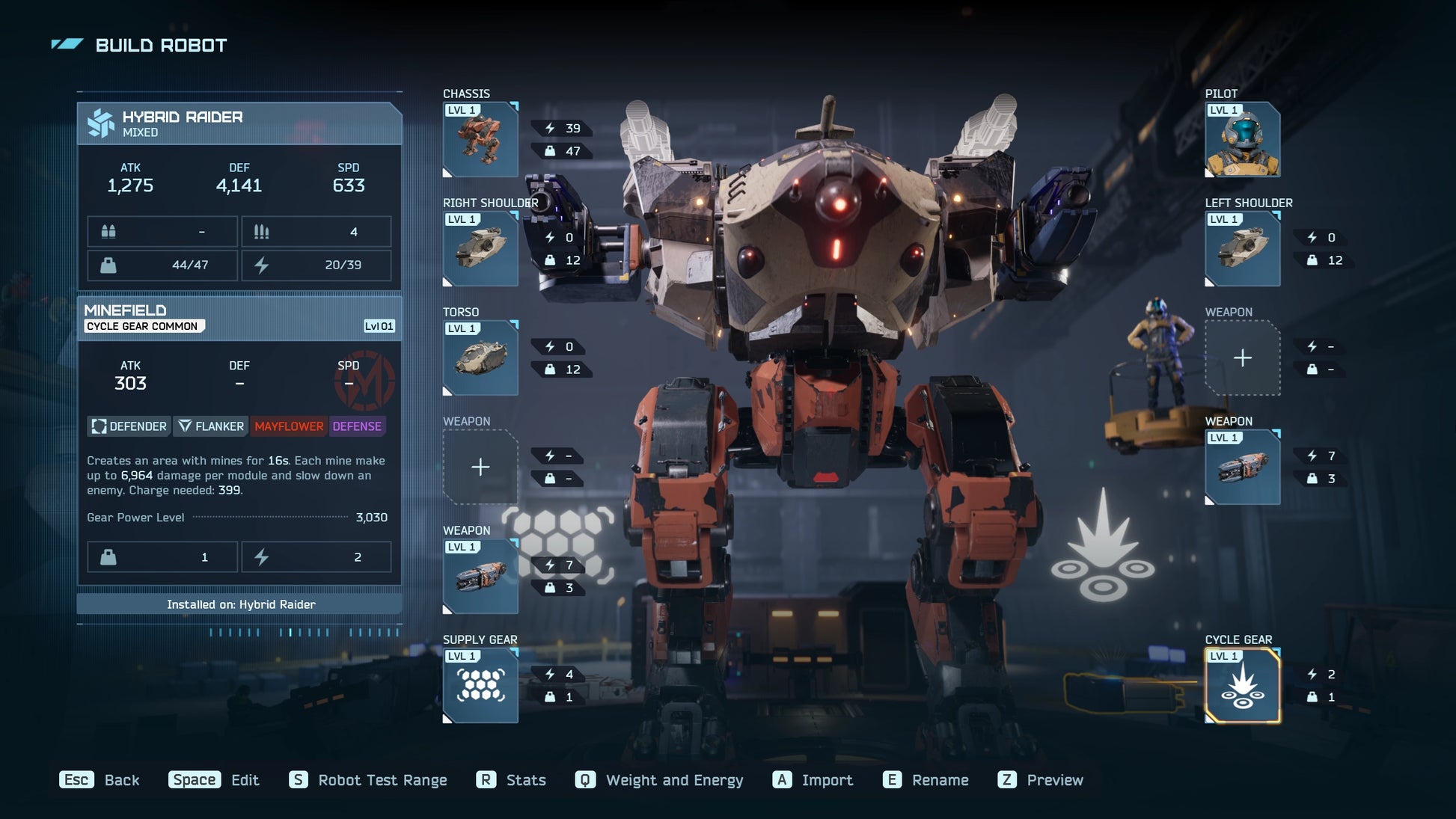The width and height of the screenshot is (1456, 819).
Task: Select the equipped weapon above Cycle Gear
Action: (x=1242, y=467)
